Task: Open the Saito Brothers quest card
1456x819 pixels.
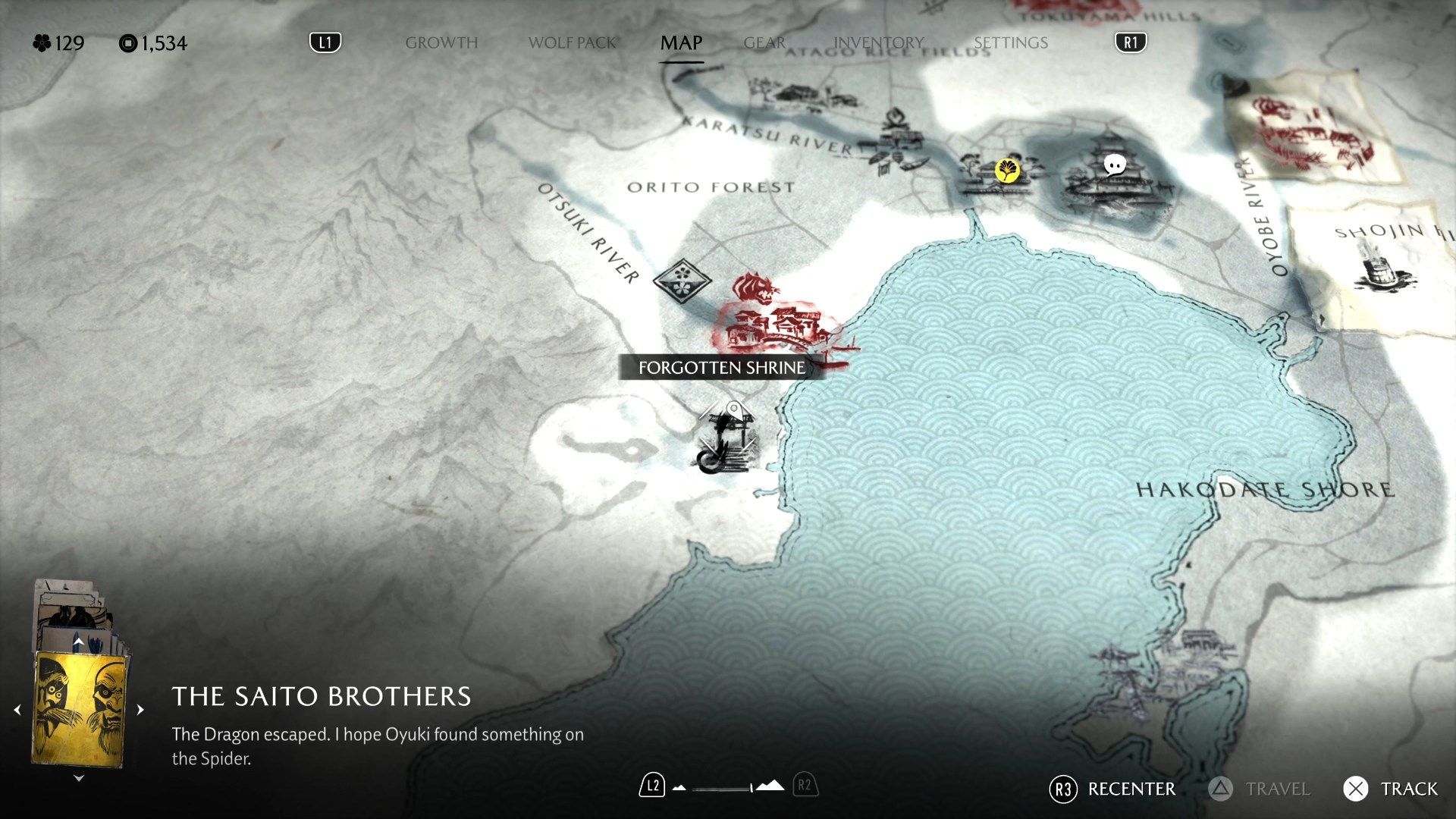Action: 78,711
